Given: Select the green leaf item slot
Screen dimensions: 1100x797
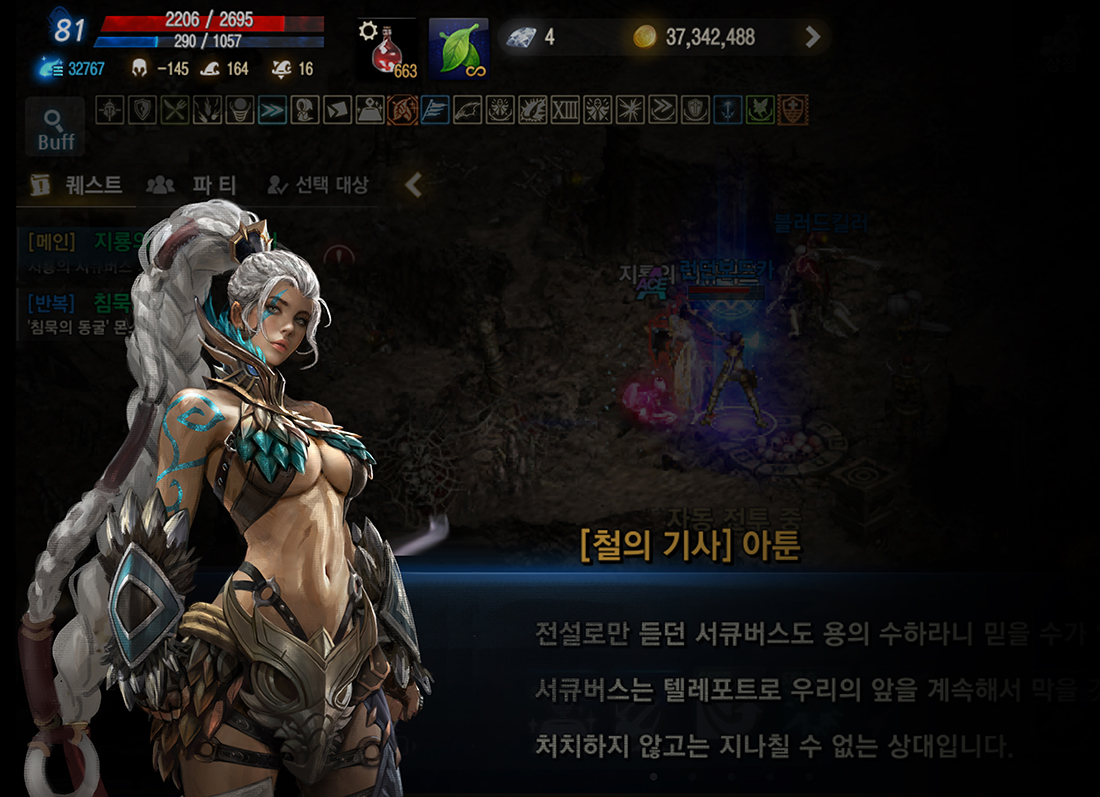Looking at the screenshot, I should point(459,49).
